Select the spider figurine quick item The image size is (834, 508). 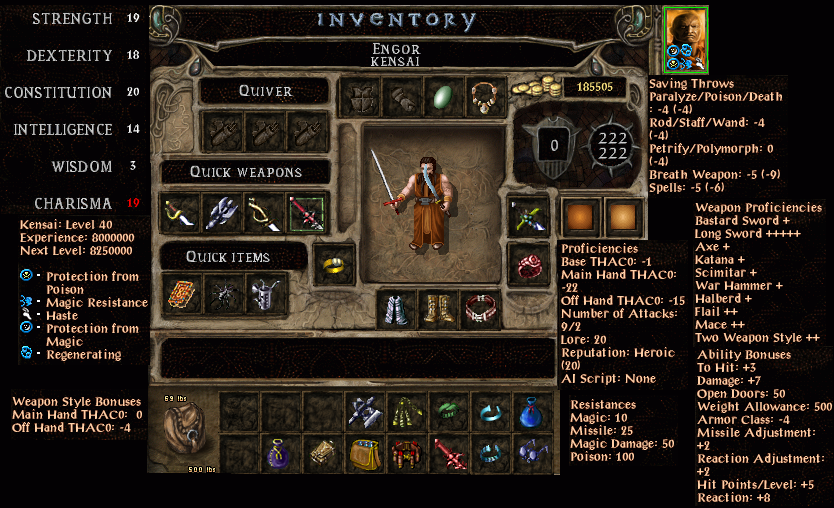point(222,294)
